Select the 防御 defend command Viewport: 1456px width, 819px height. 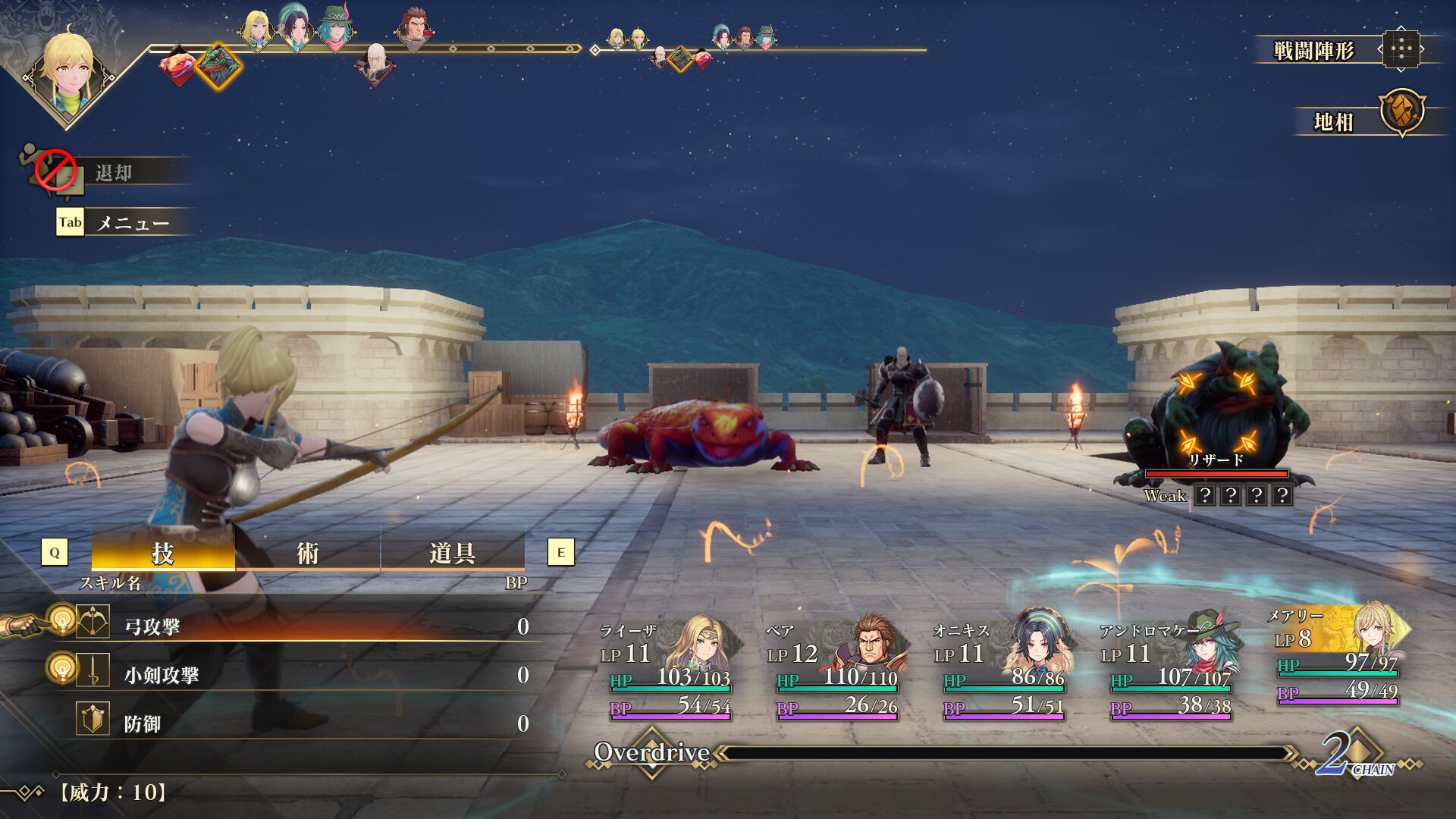[x=303, y=723]
